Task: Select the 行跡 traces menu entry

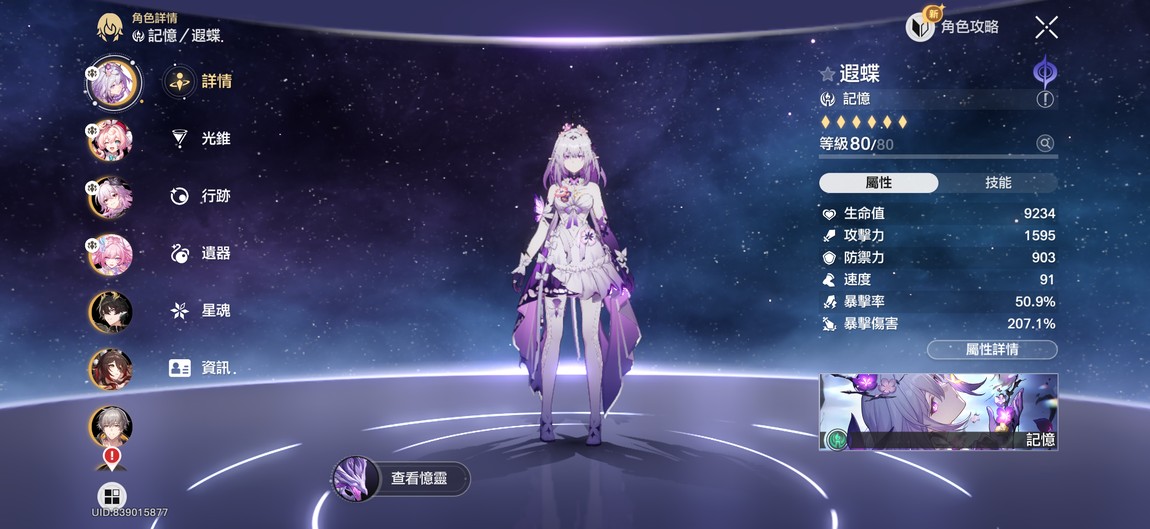Action: point(200,196)
